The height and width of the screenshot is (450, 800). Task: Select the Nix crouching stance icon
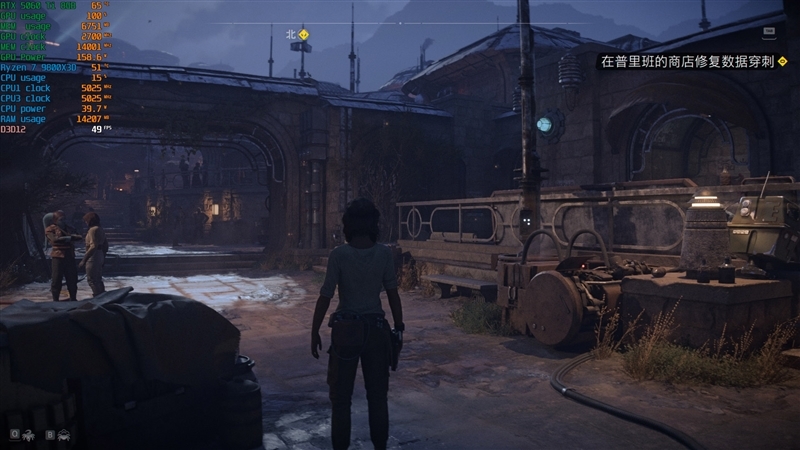point(63,435)
